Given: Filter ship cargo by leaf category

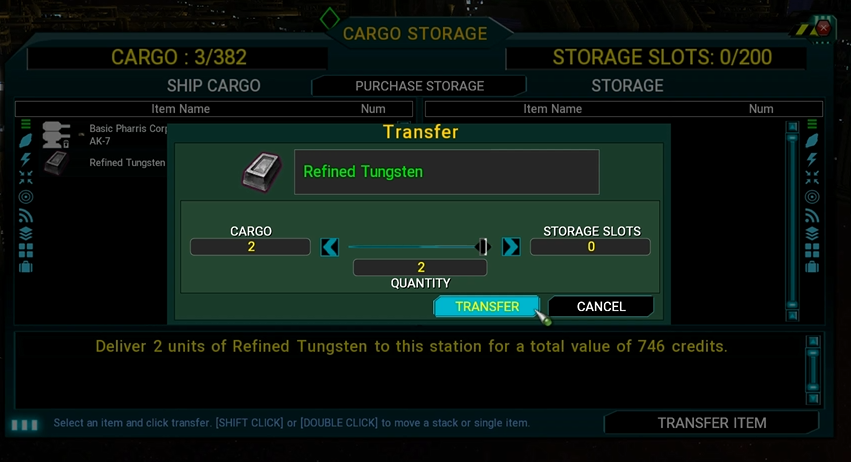Looking at the screenshot, I should (26, 142).
